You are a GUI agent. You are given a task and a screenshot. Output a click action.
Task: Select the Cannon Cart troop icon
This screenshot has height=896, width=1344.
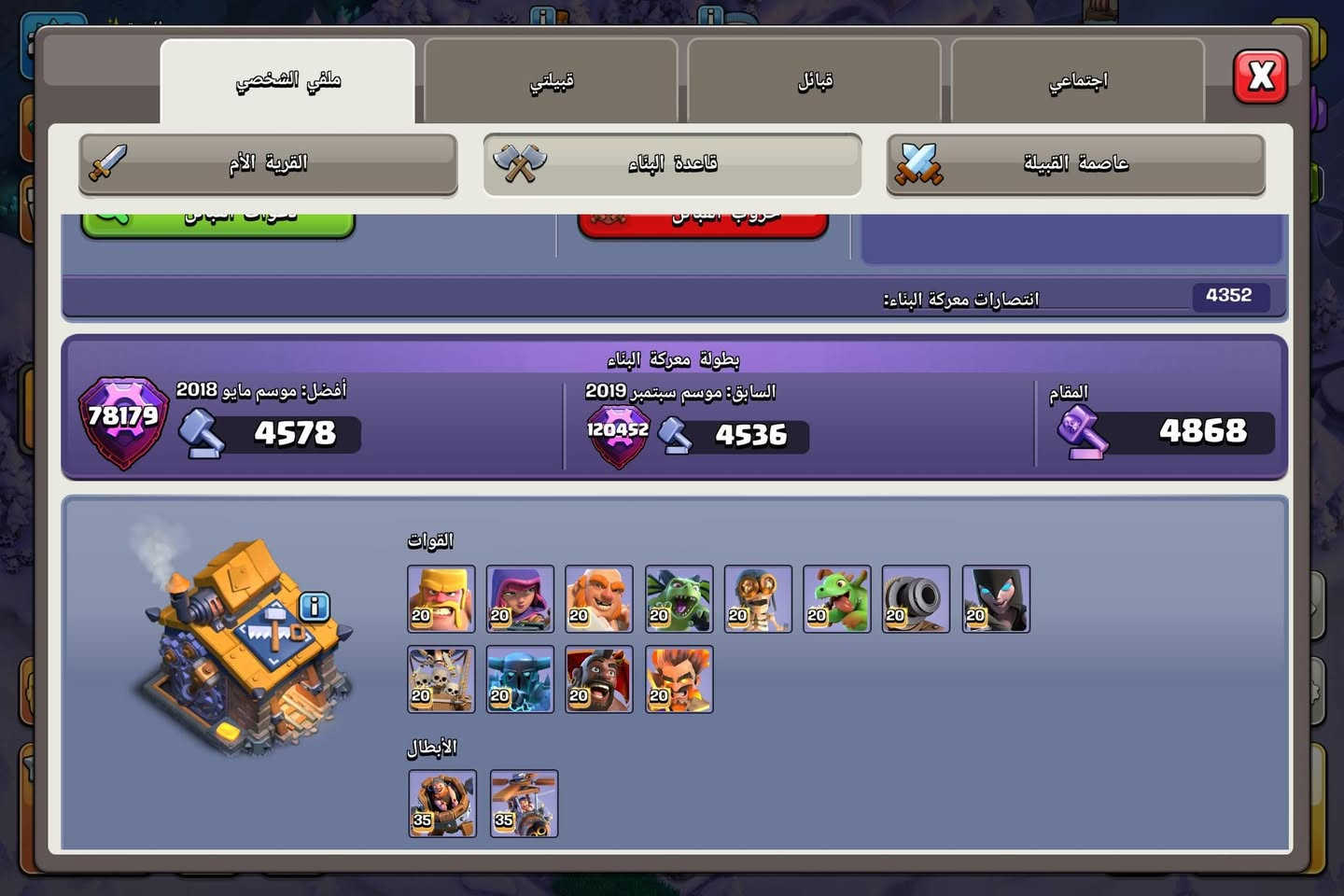point(917,598)
